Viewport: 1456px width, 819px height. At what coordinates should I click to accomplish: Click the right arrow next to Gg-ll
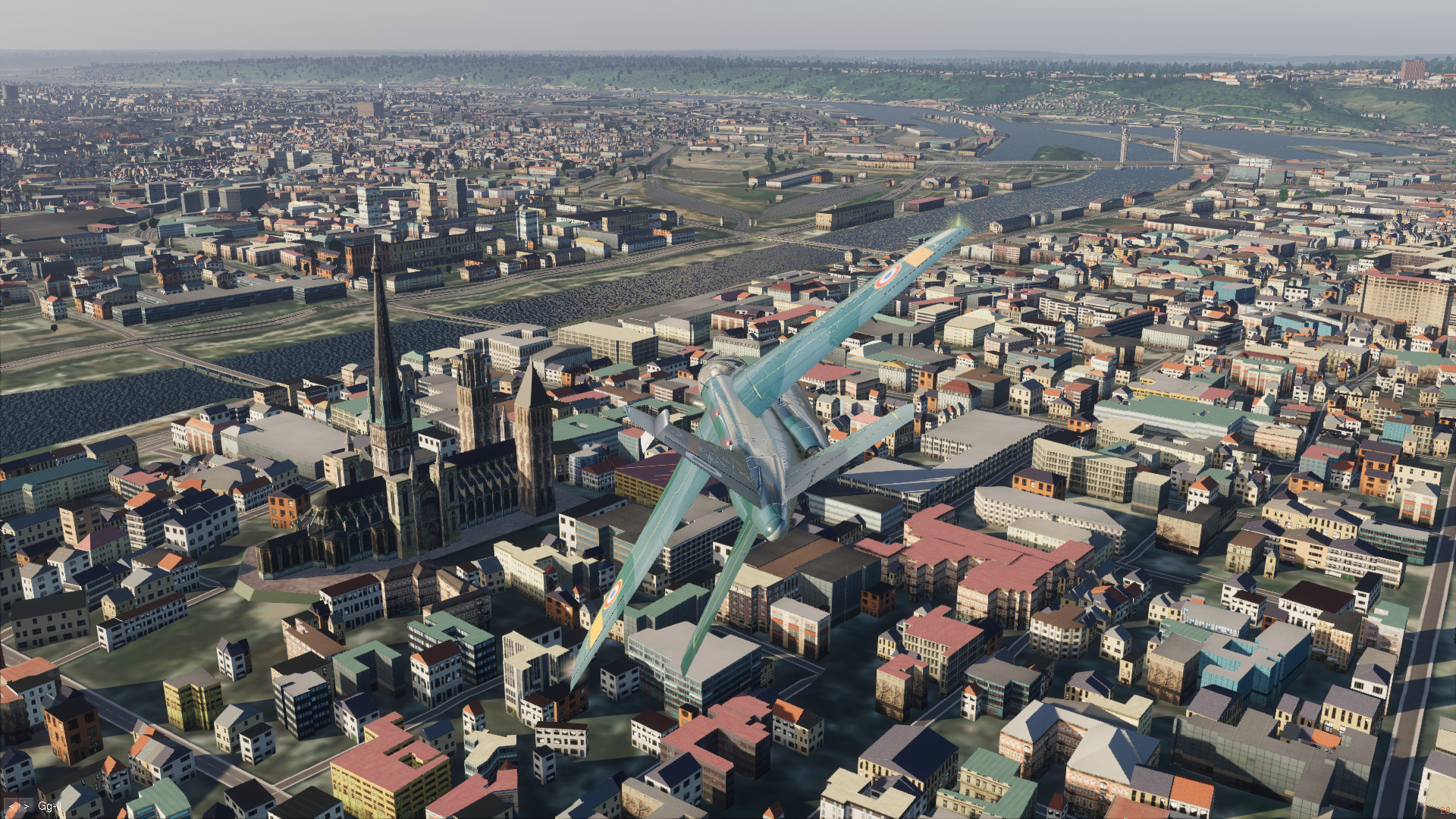tap(25, 805)
